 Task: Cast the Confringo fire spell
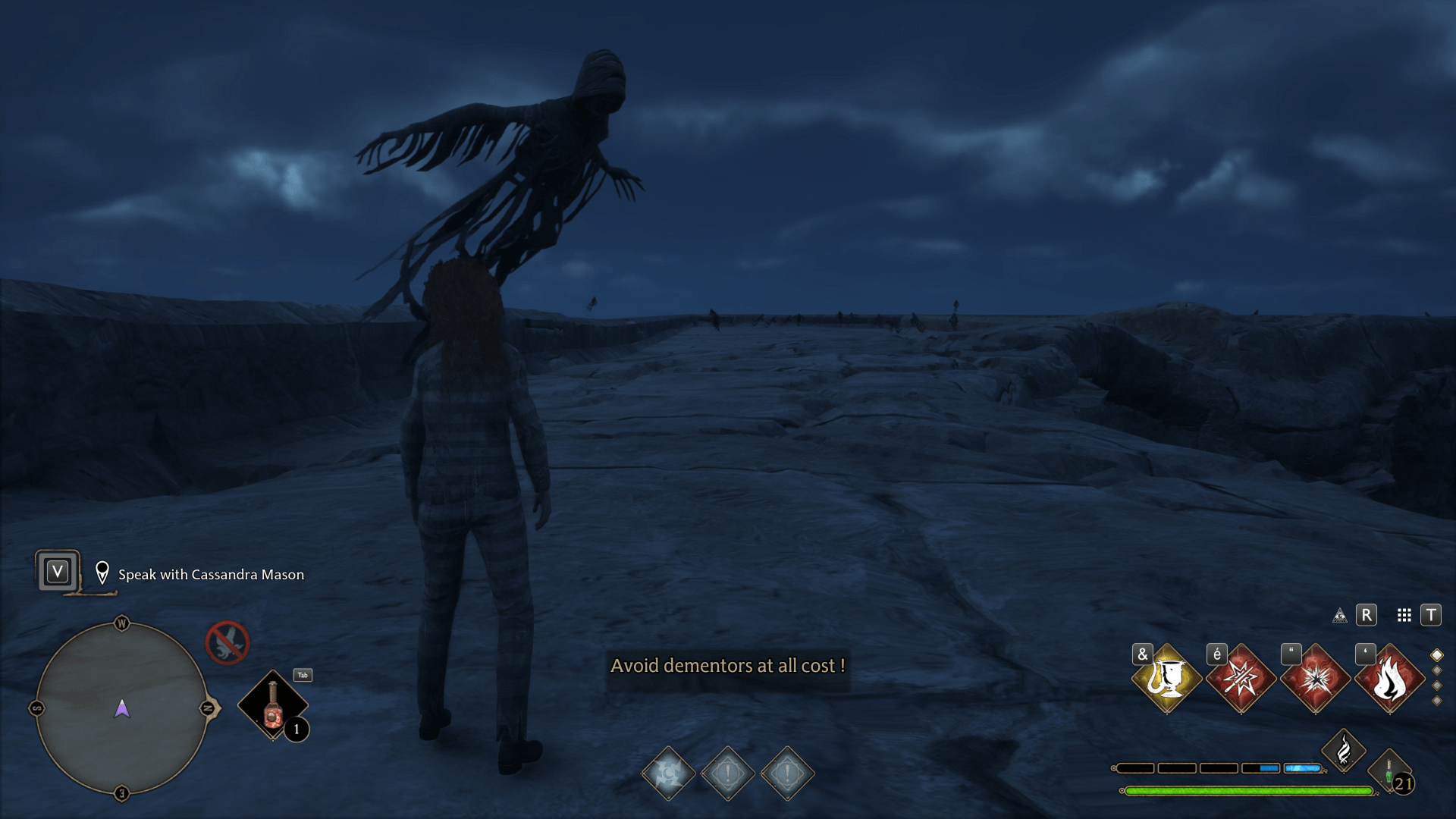click(x=1390, y=679)
